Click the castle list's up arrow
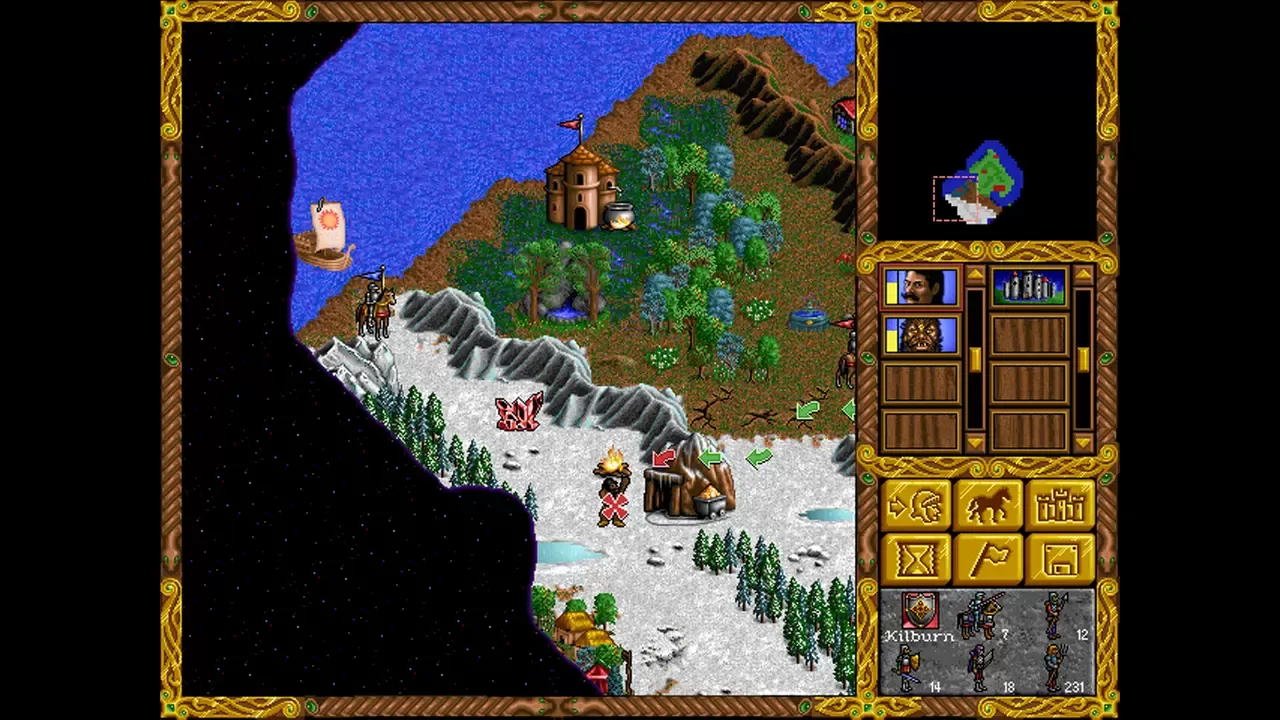The width and height of the screenshot is (1280, 720). click(1083, 274)
